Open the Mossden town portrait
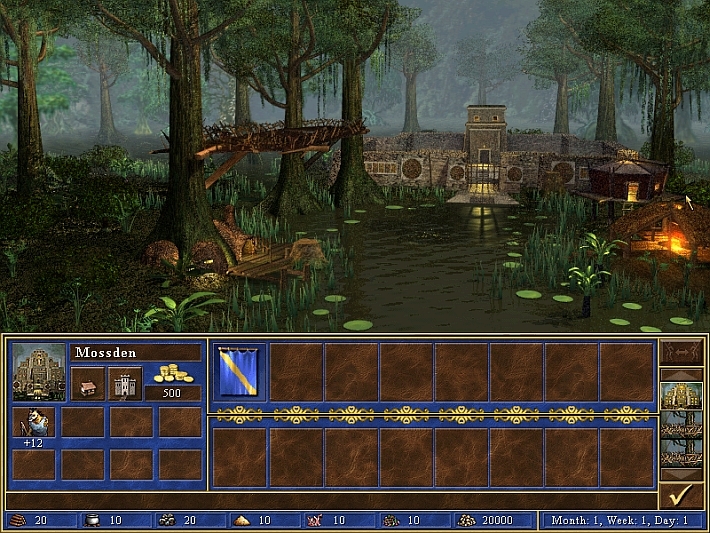Viewport: 710px width, 533px height. pos(39,371)
